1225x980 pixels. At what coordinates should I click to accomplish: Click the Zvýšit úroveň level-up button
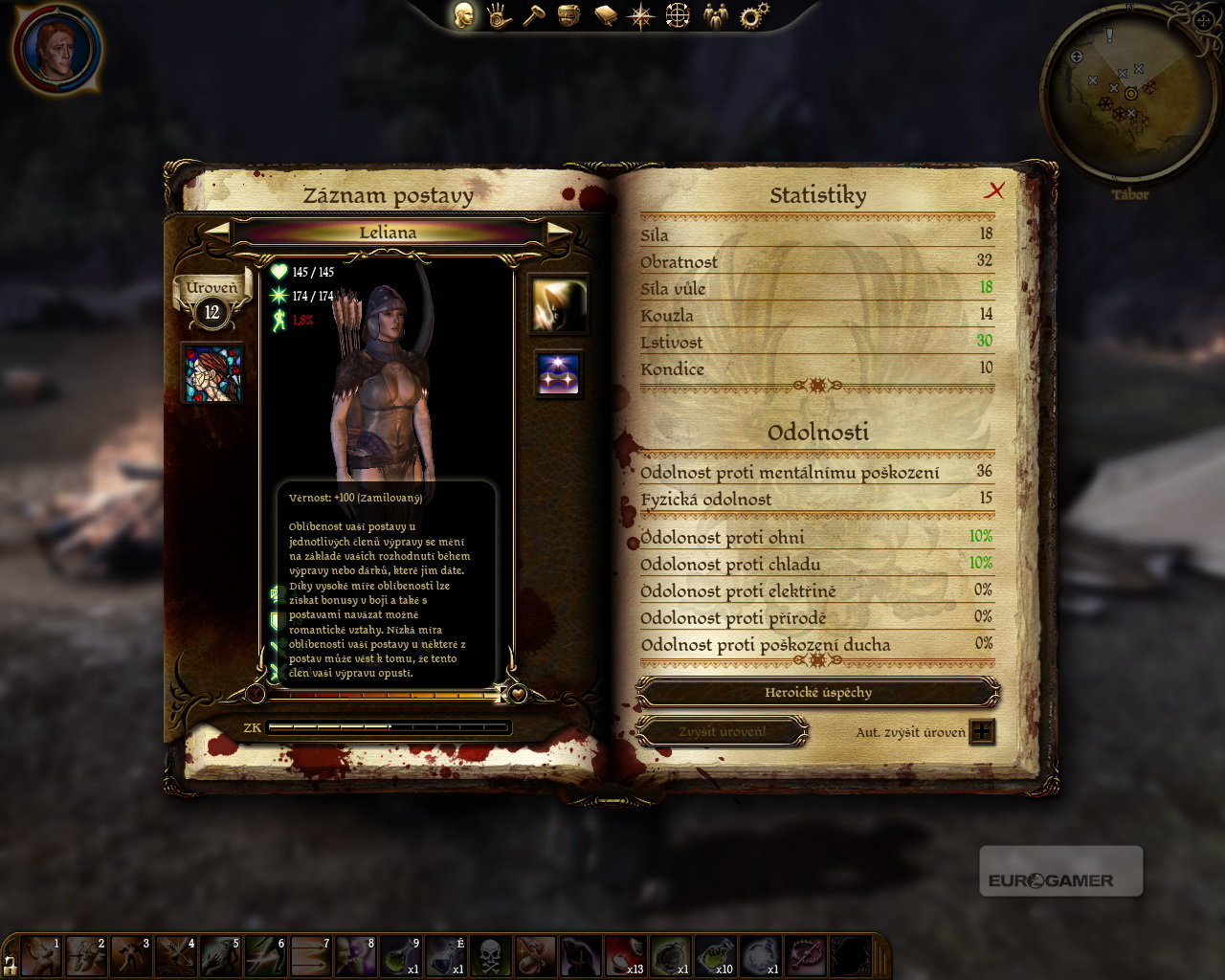722,732
